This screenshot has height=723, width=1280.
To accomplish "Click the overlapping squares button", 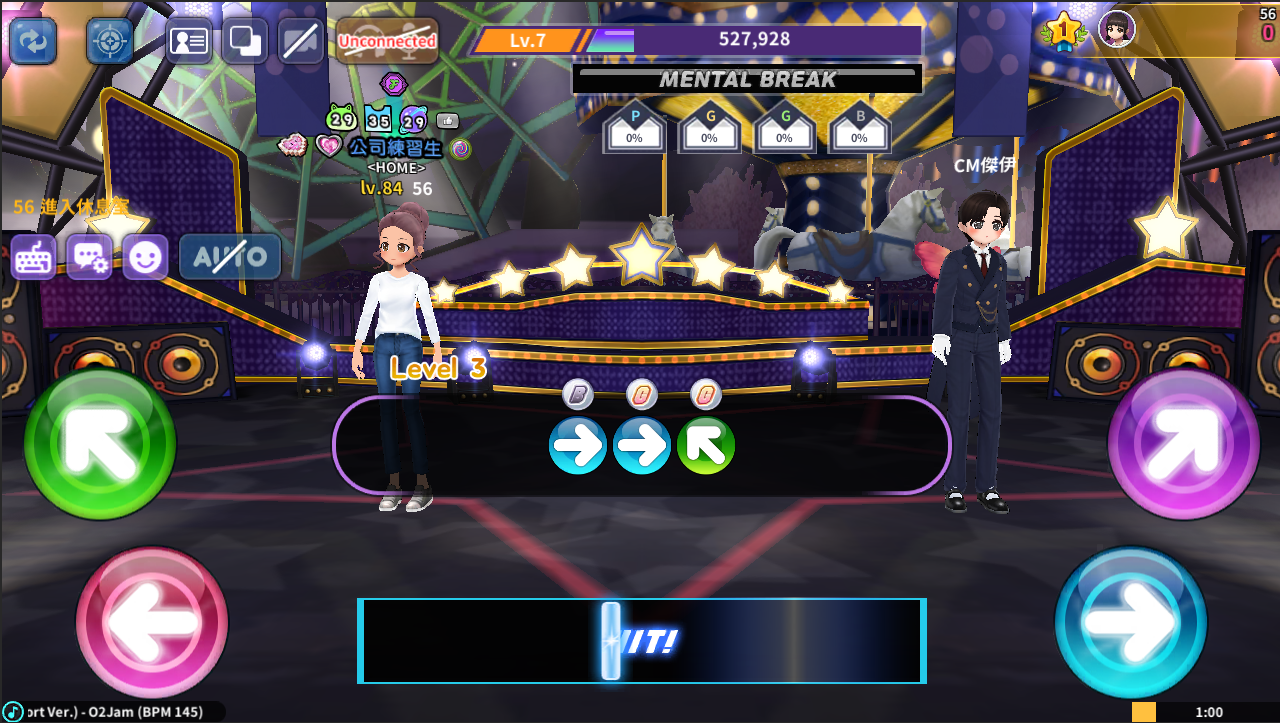I will click(x=245, y=41).
